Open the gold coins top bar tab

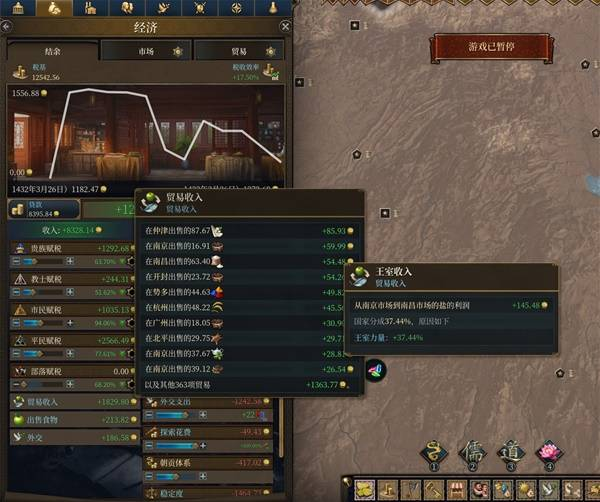coord(55,8)
